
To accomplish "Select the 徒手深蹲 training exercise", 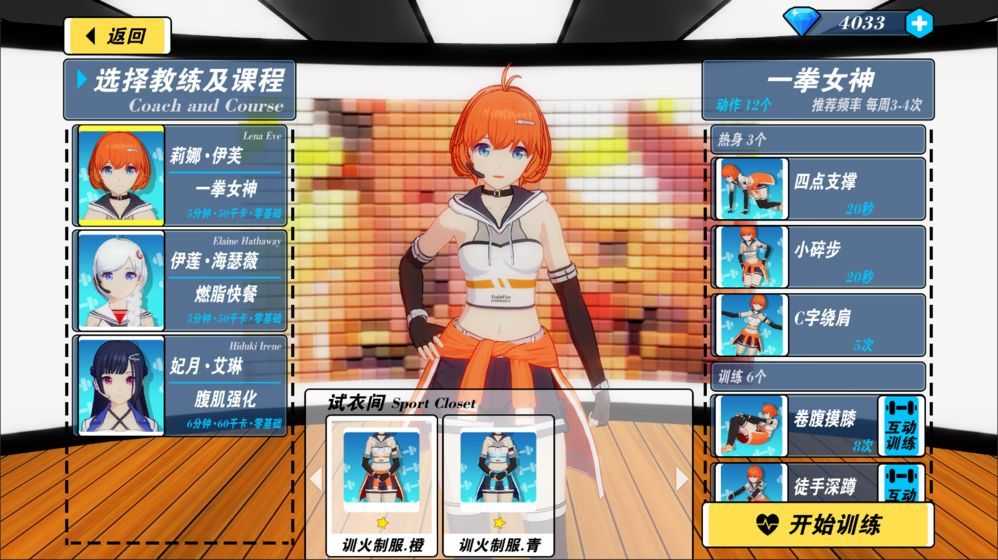I will tap(796, 482).
